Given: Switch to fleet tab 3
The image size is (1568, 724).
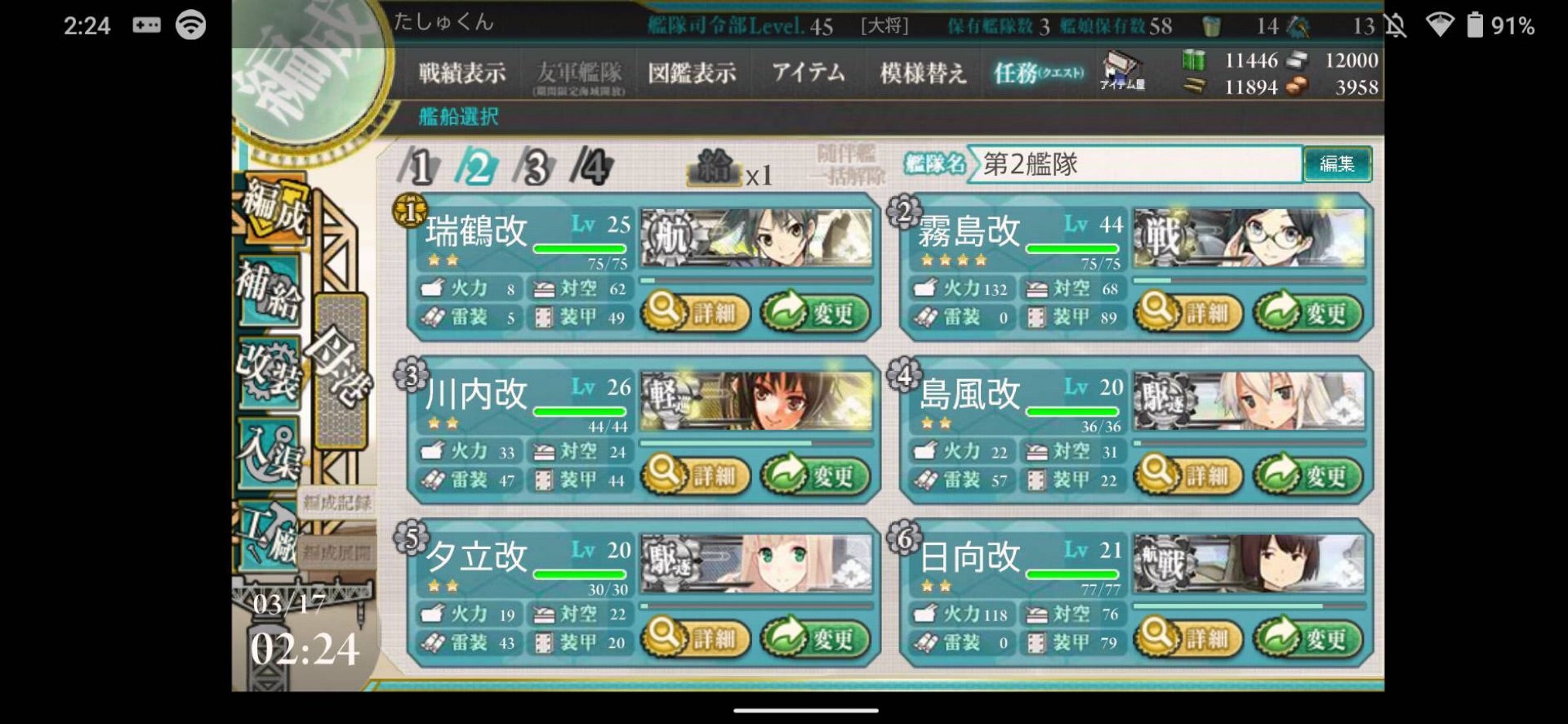Looking at the screenshot, I should coord(535,167).
